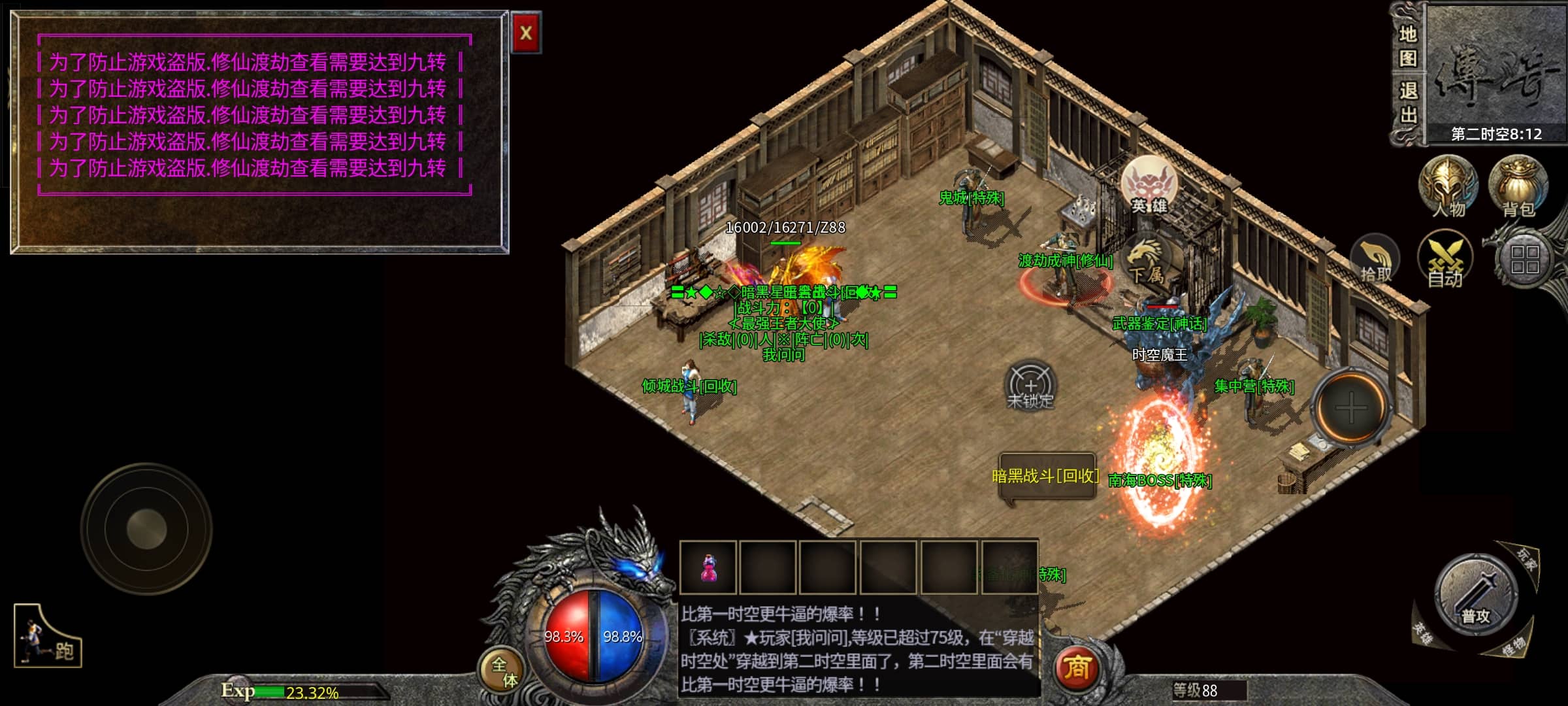Use the pink potion in the hotbar
1568x706 pixels.
click(708, 567)
